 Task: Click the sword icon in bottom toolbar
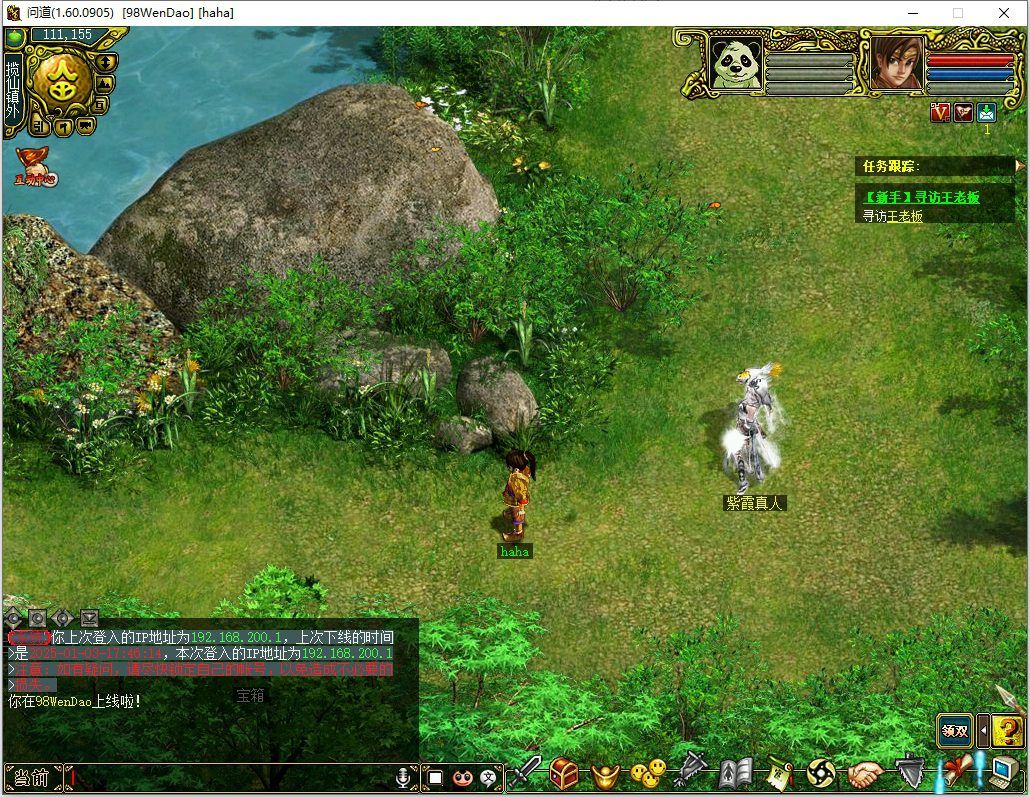click(527, 772)
